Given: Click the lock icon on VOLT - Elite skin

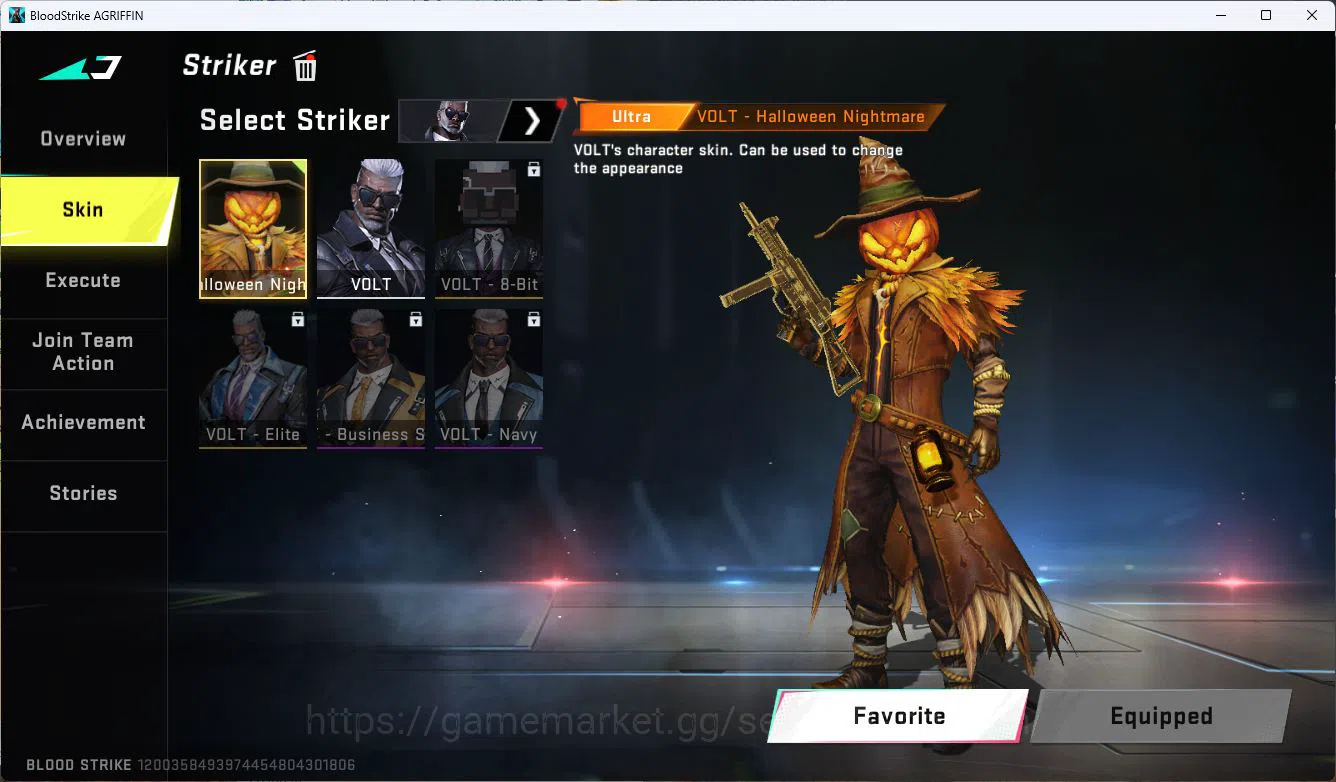Looking at the screenshot, I should click(x=298, y=319).
